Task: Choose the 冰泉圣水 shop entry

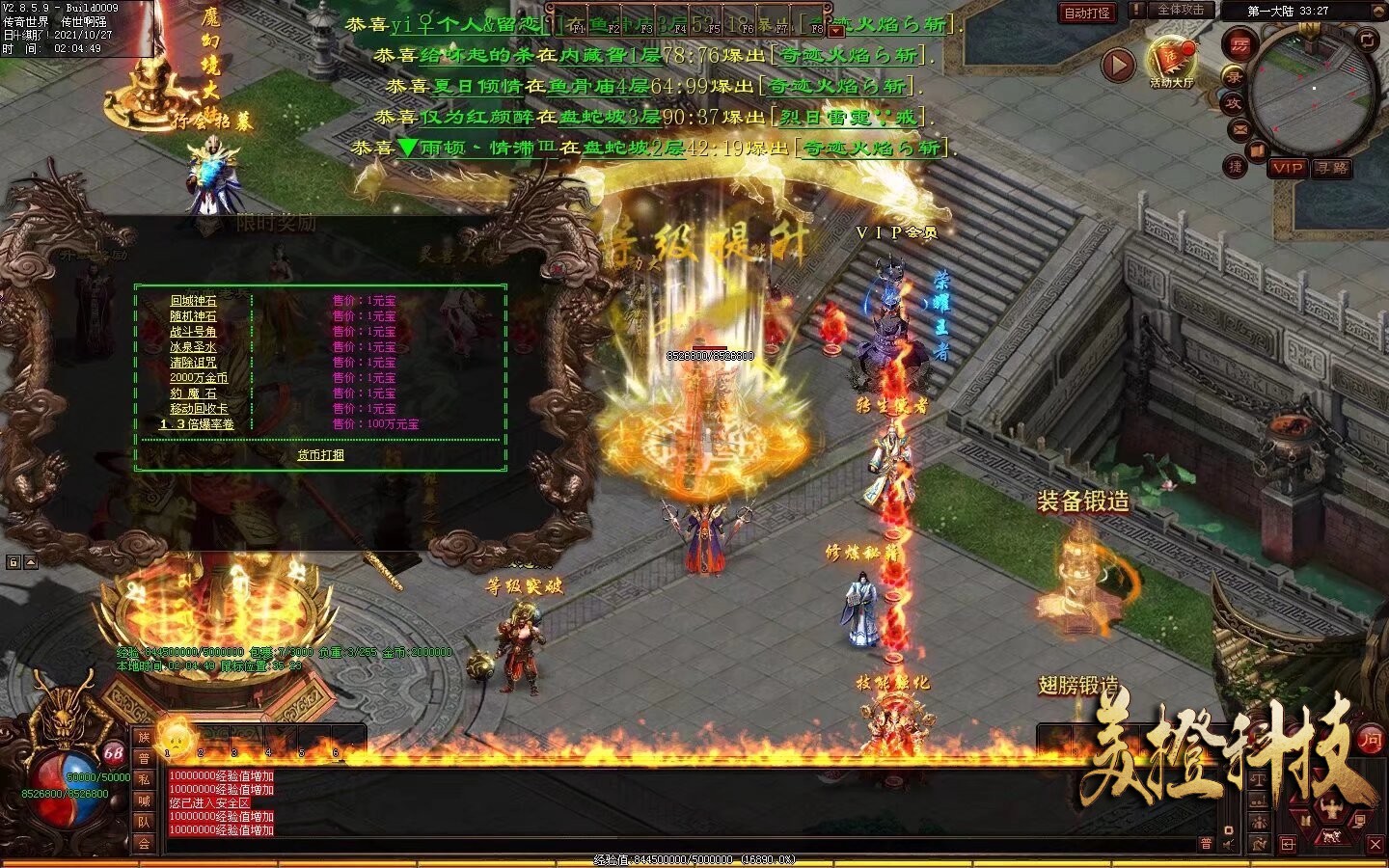Action: click(193, 347)
